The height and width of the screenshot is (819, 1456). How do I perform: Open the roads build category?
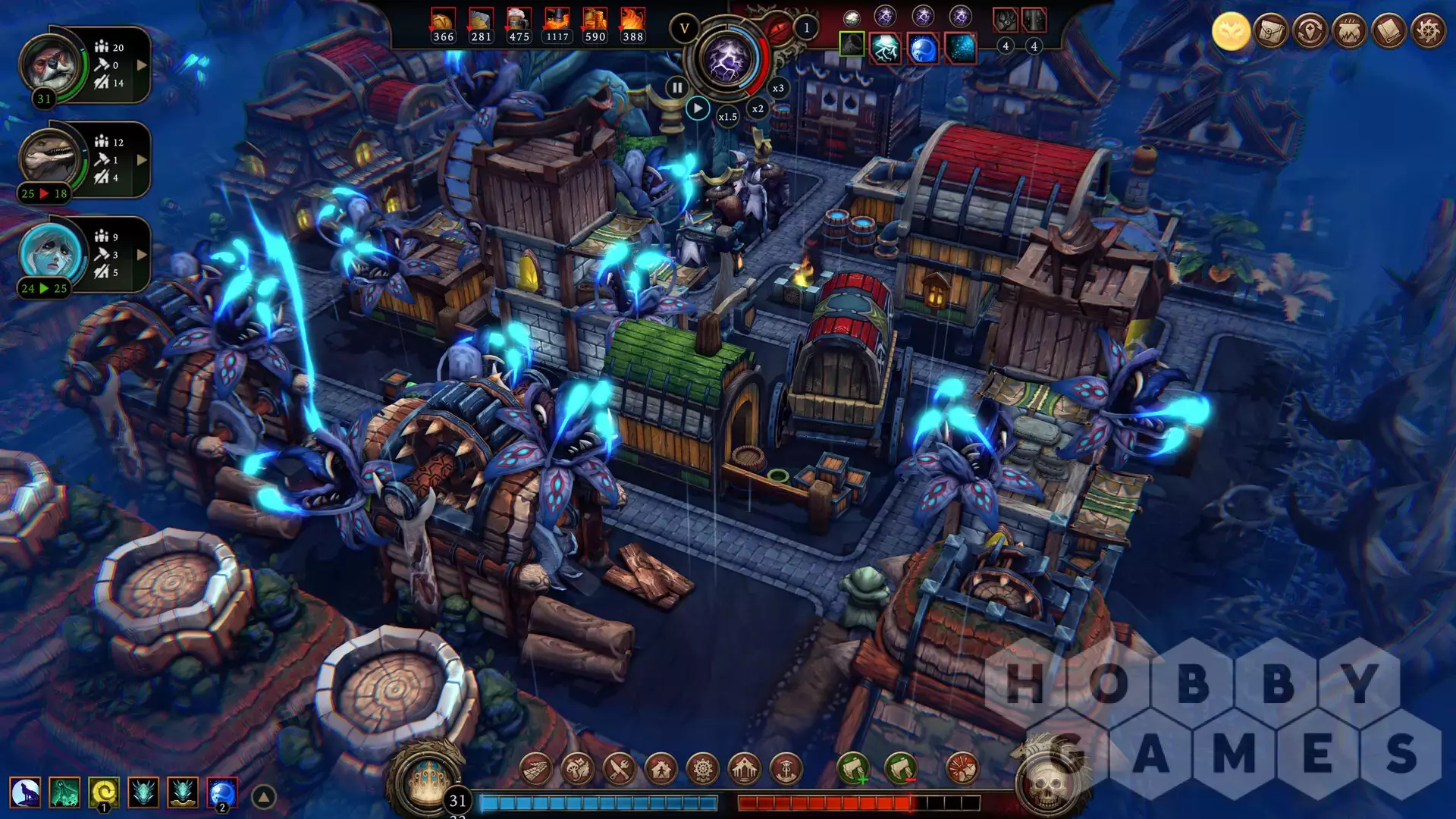536,769
